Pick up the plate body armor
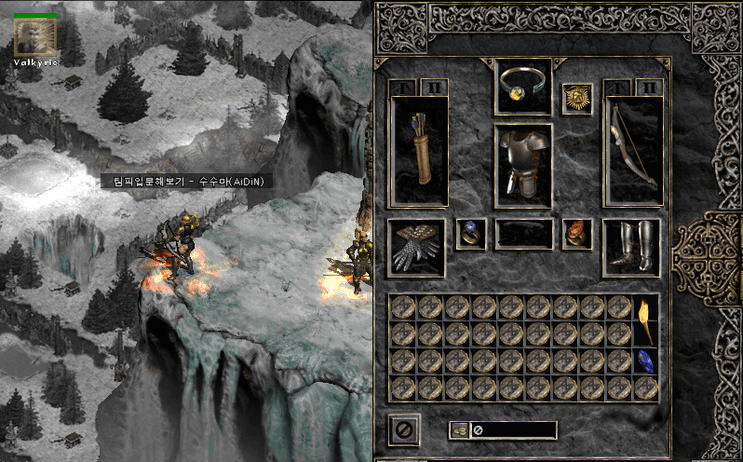The width and height of the screenshot is (743, 462). pyautogui.click(x=523, y=165)
